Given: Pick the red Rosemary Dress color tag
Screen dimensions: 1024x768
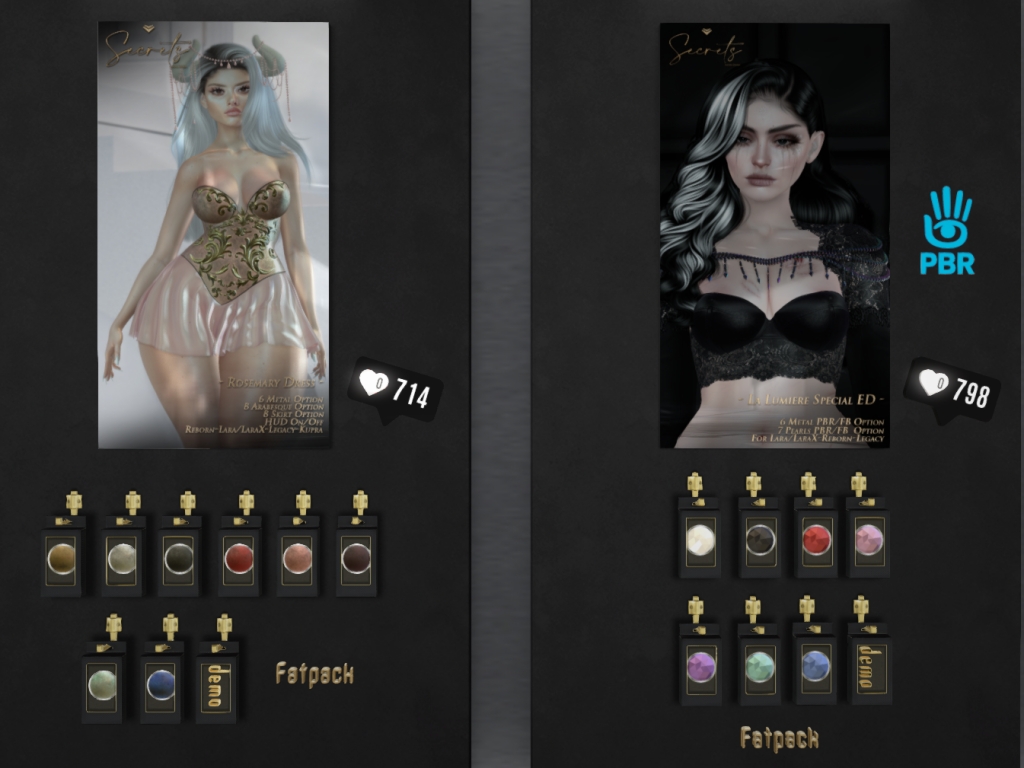Looking at the screenshot, I should point(239,555).
